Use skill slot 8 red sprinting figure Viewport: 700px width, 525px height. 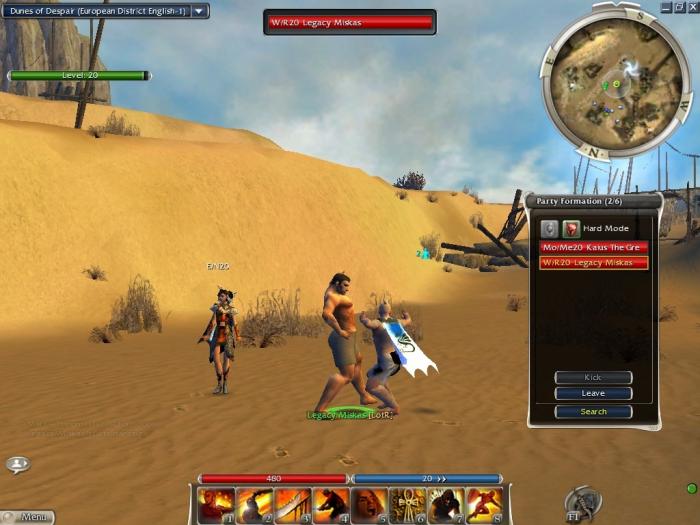click(484, 505)
